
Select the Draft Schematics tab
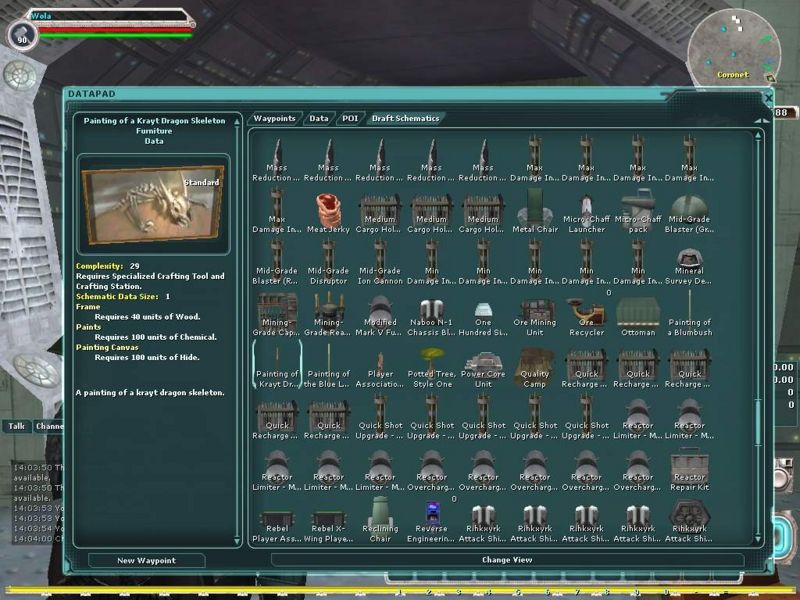coord(405,118)
